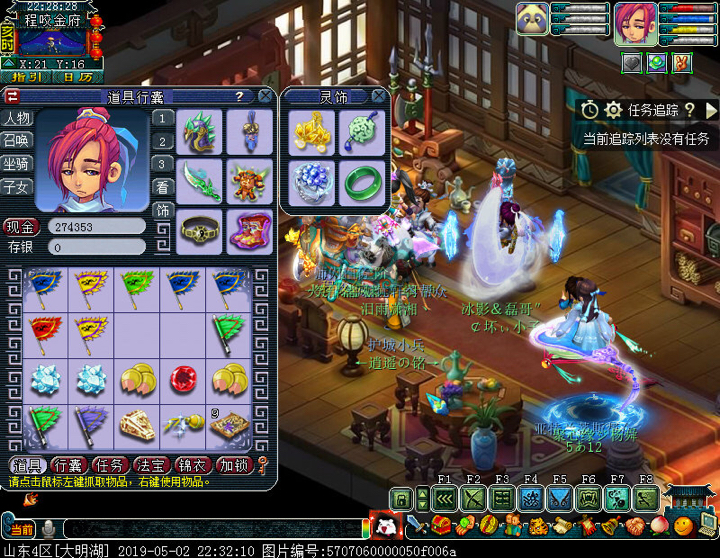Switch to the 法宝 treasure tab
Image resolution: width=720 pixels, height=558 pixels.
click(150, 465)
